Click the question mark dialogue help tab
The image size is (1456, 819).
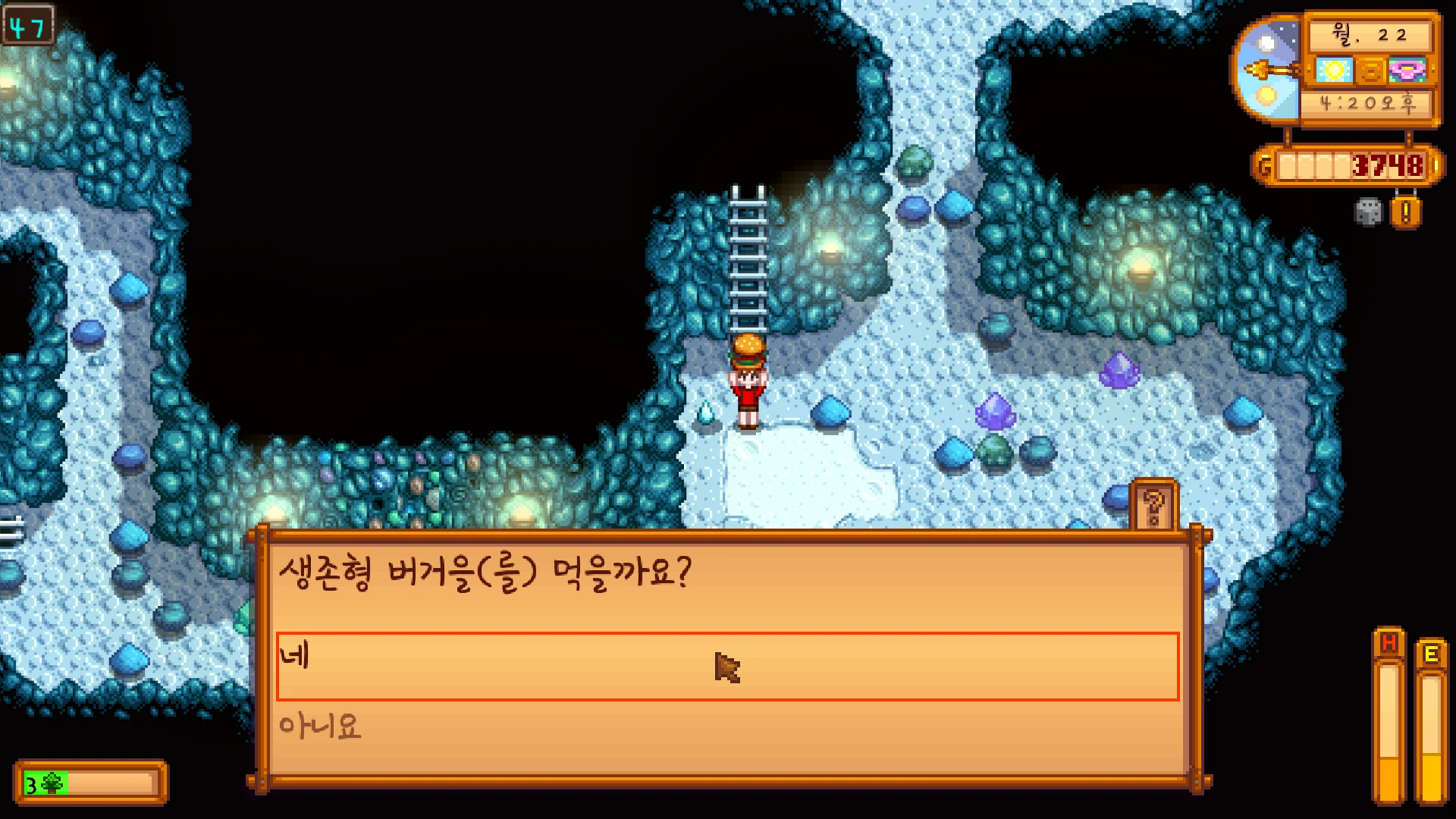pos(1153,507)
